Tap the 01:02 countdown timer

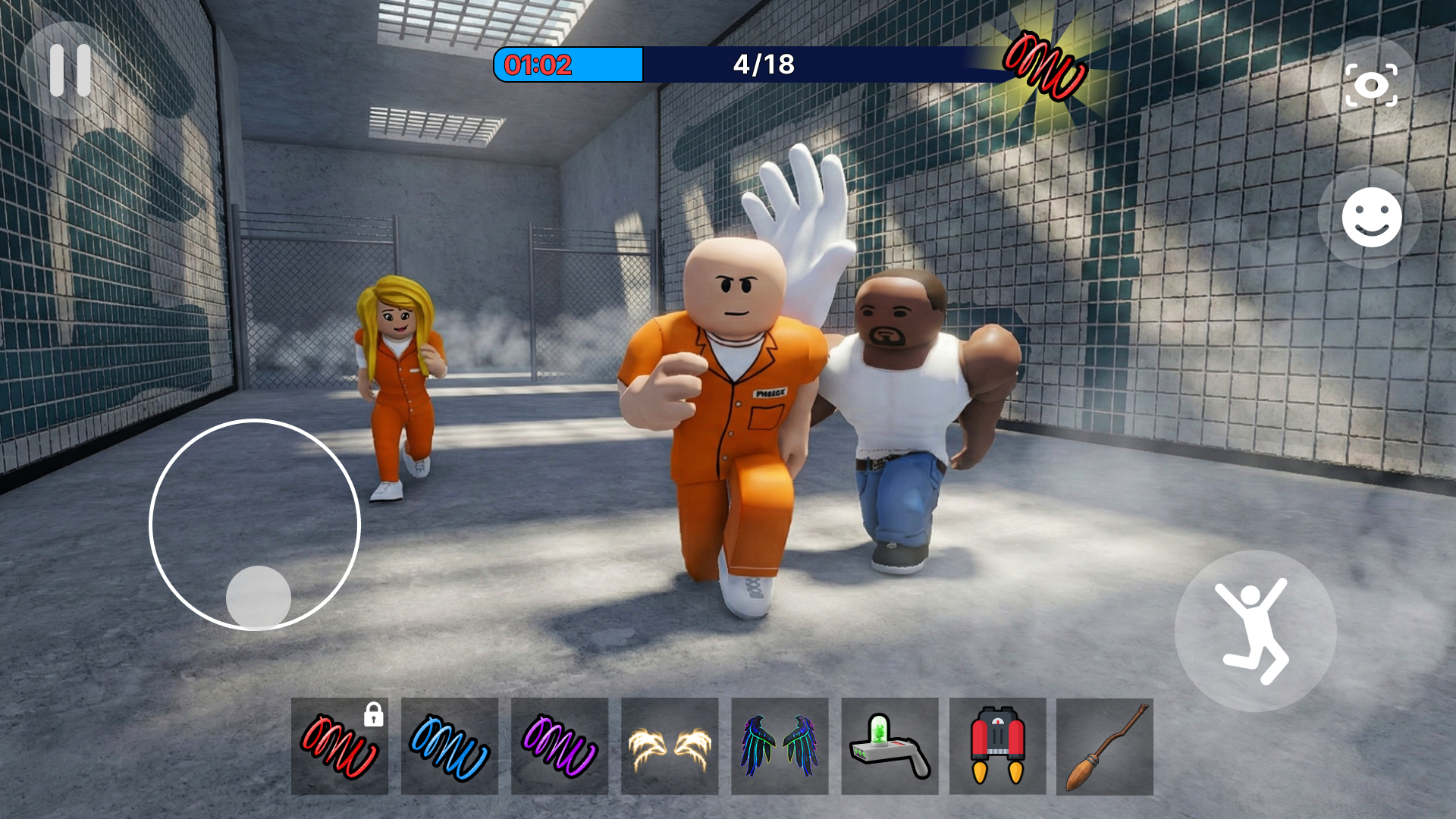click(540, 66)
